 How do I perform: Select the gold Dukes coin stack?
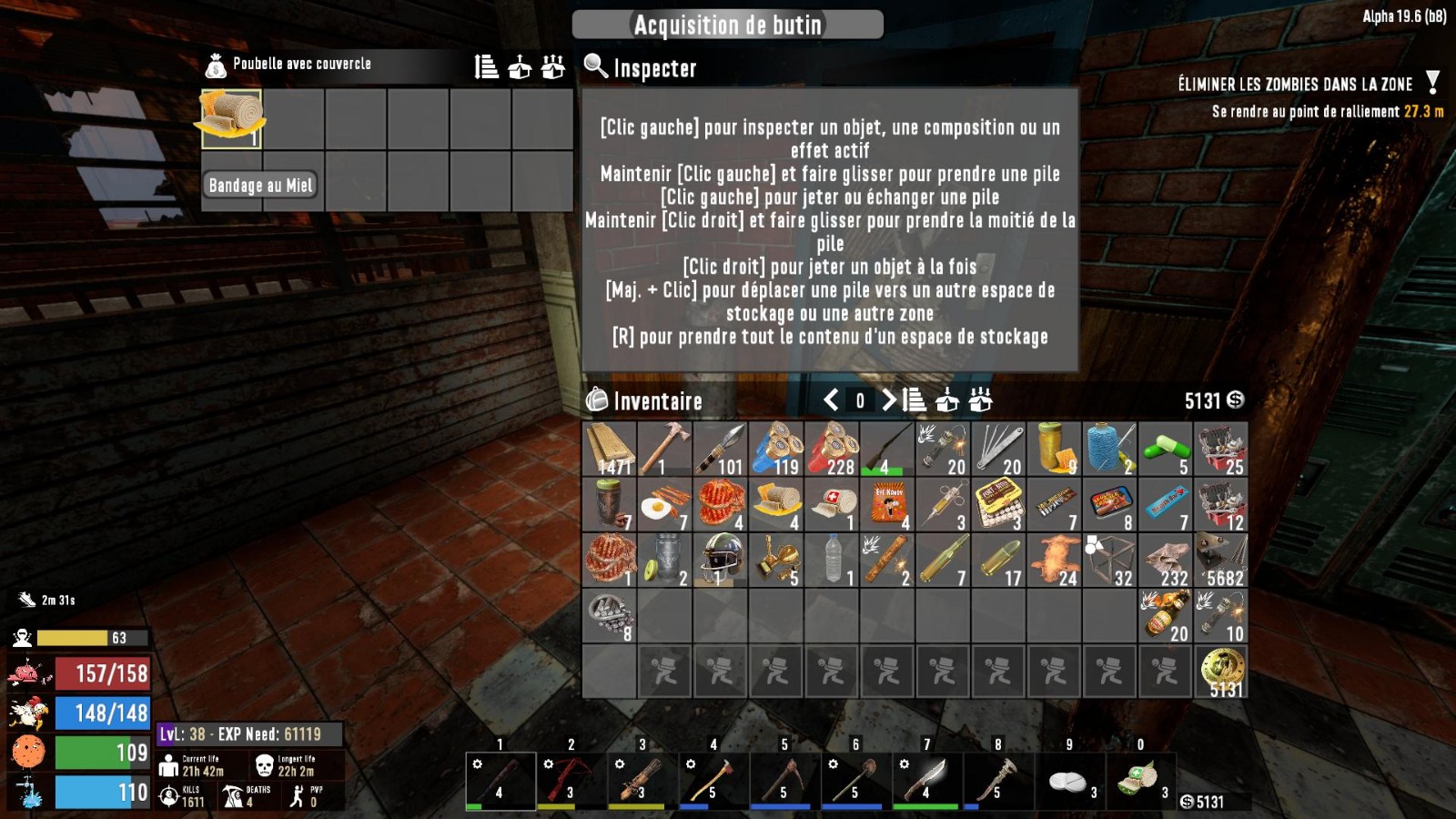1220,672
